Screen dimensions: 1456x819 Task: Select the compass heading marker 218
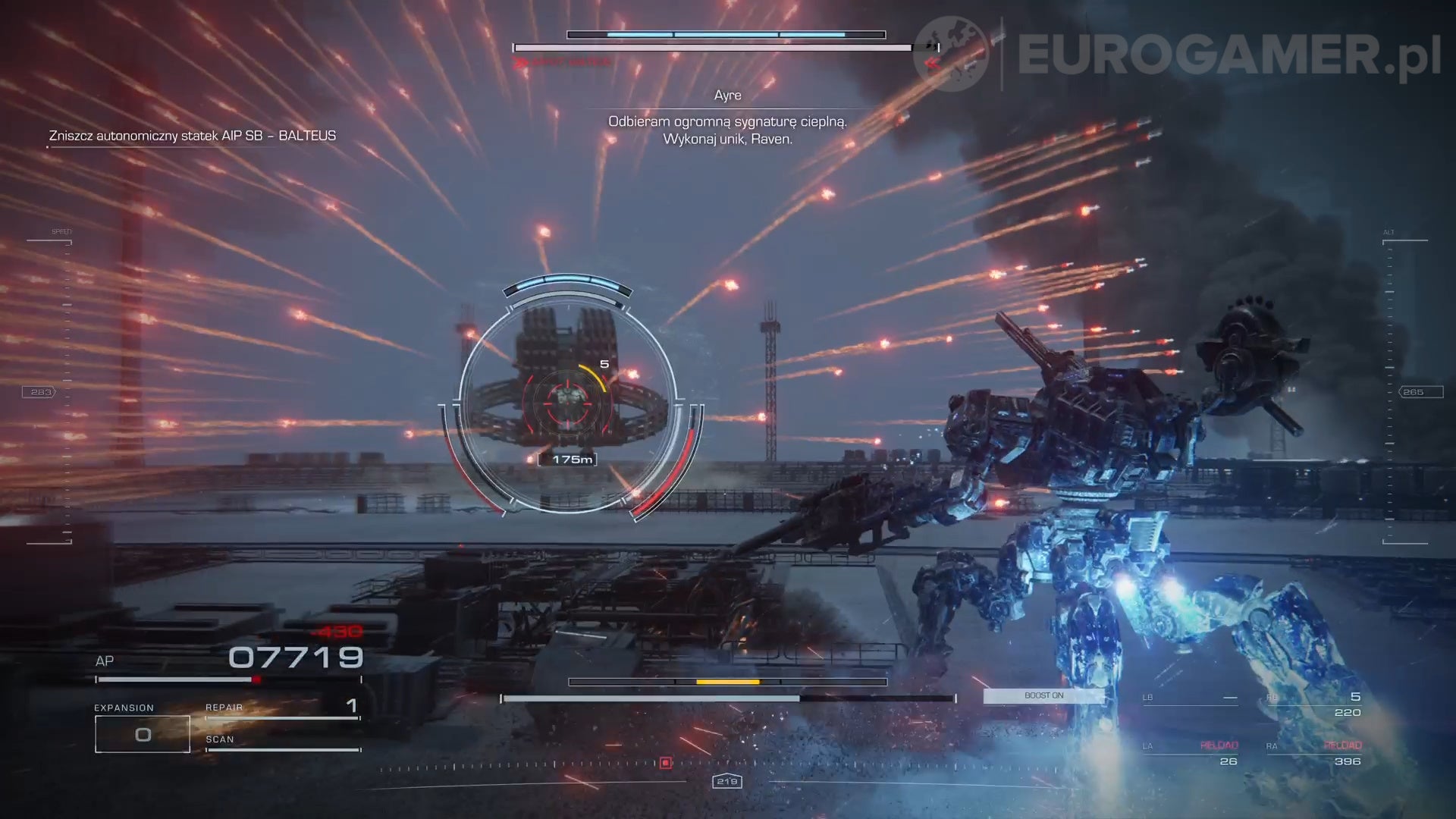click(727, 780)
